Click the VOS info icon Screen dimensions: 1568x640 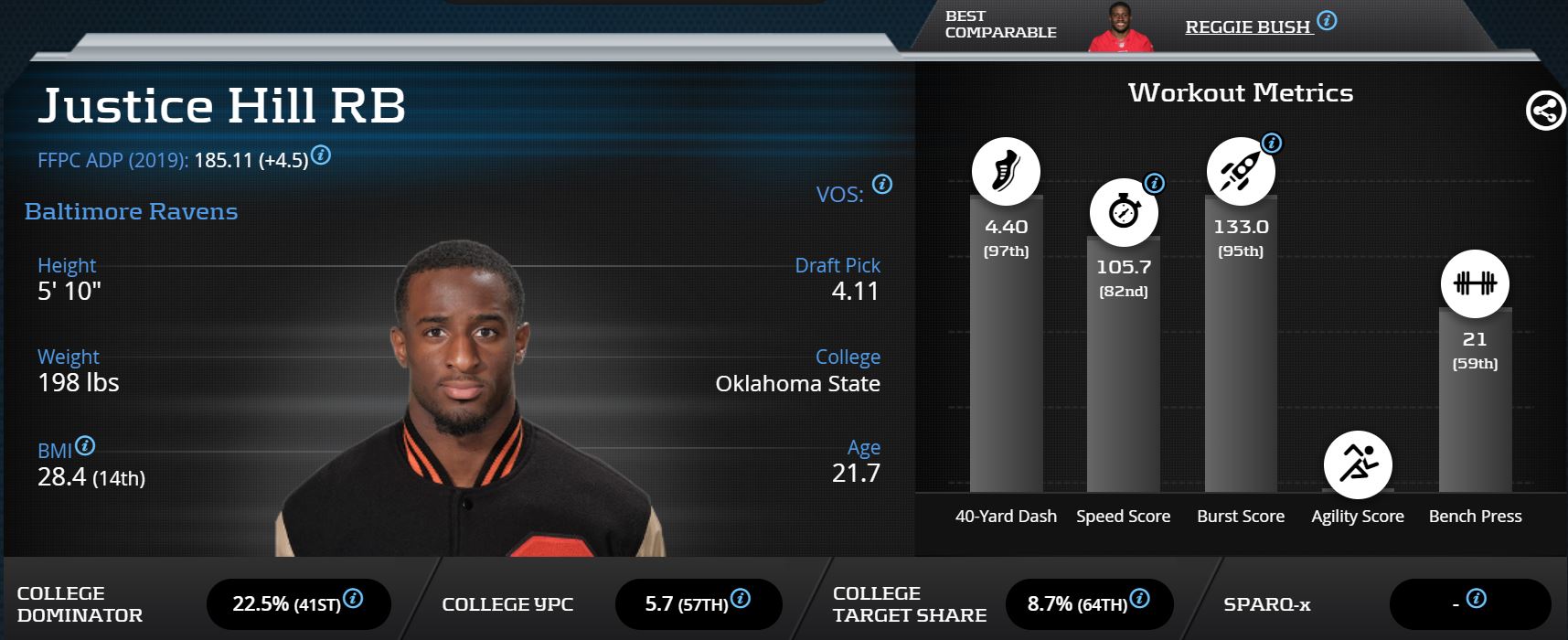tap(882, 184)
